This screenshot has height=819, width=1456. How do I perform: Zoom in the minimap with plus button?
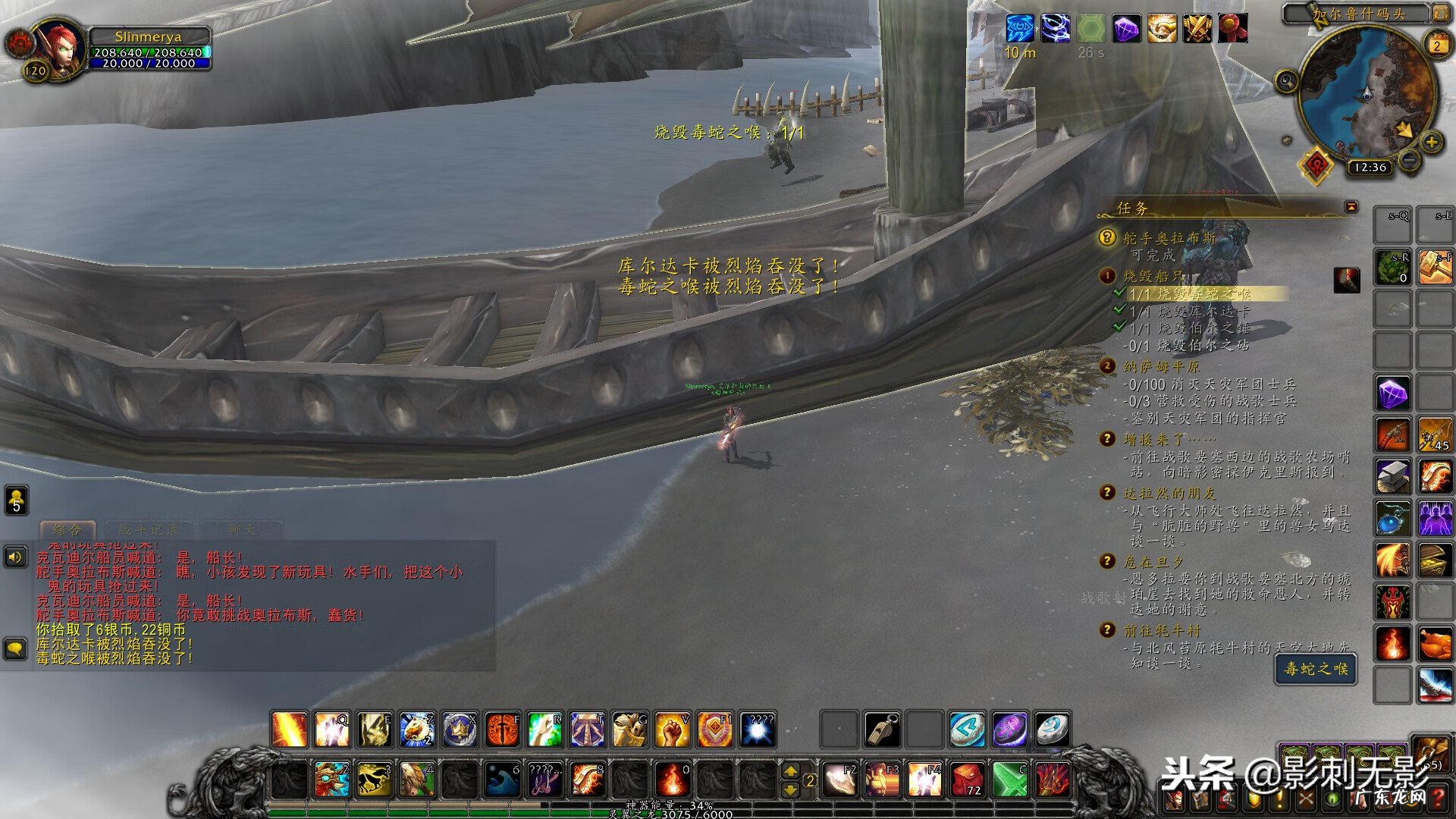click(x=1431, y=142)
